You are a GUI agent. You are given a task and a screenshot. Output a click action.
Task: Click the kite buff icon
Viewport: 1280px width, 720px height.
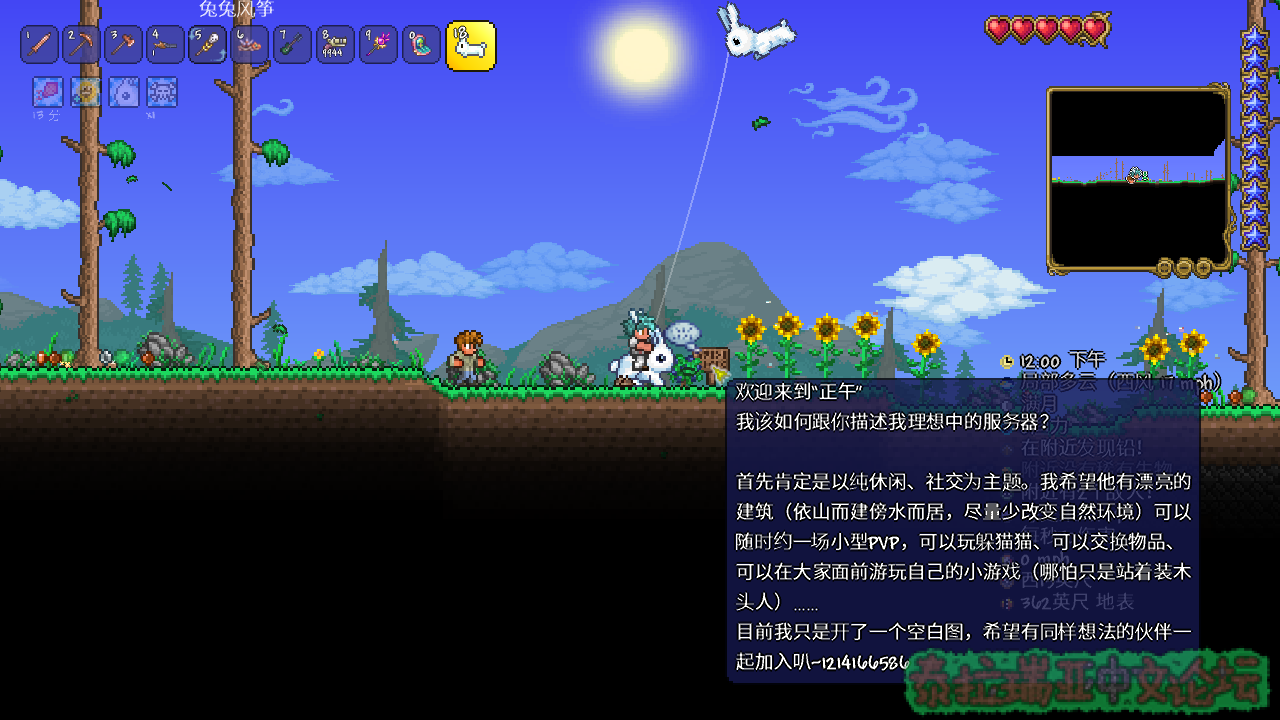click(x=47, y=93)
